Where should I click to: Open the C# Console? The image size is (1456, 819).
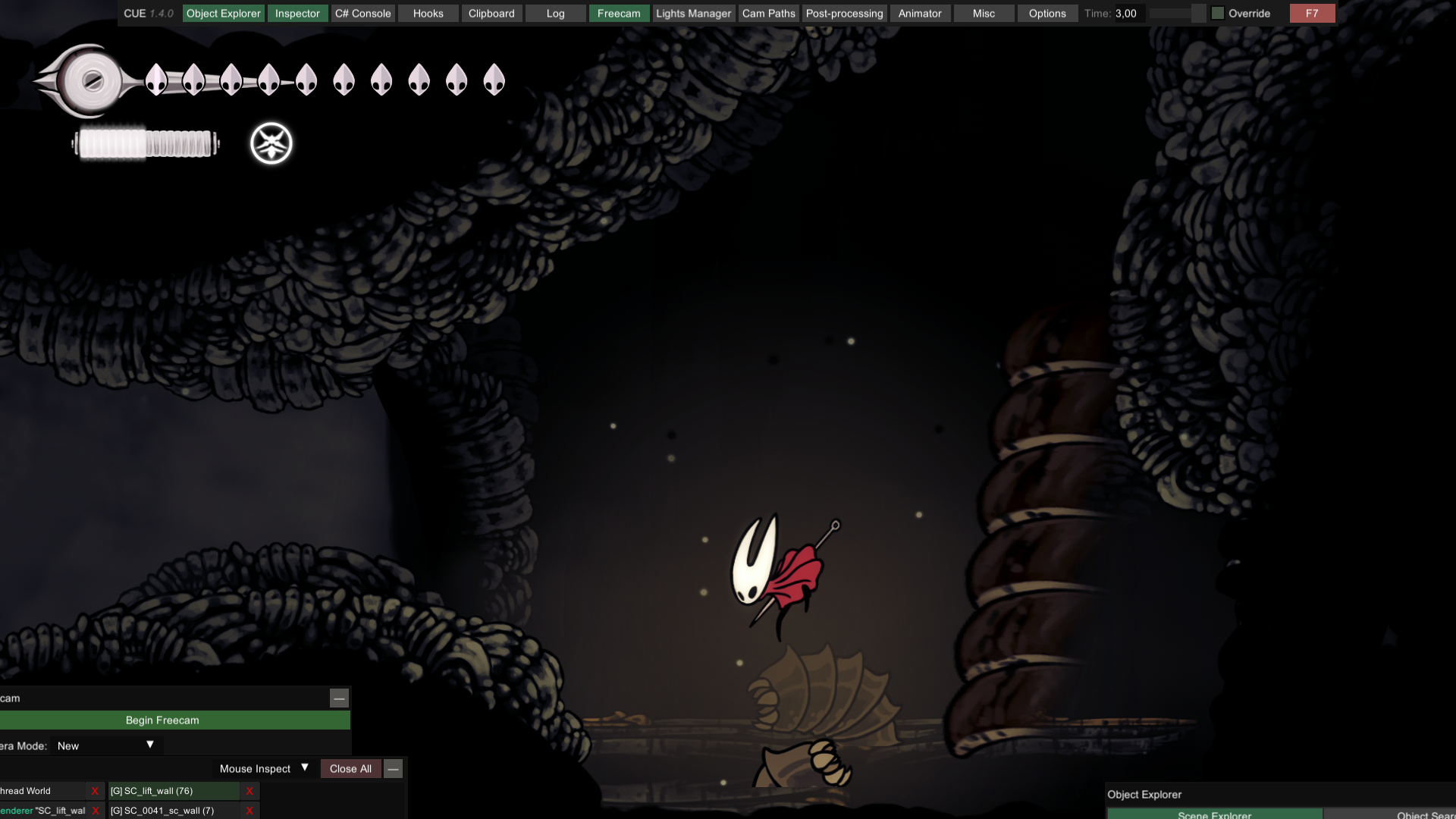pos(362,14)
